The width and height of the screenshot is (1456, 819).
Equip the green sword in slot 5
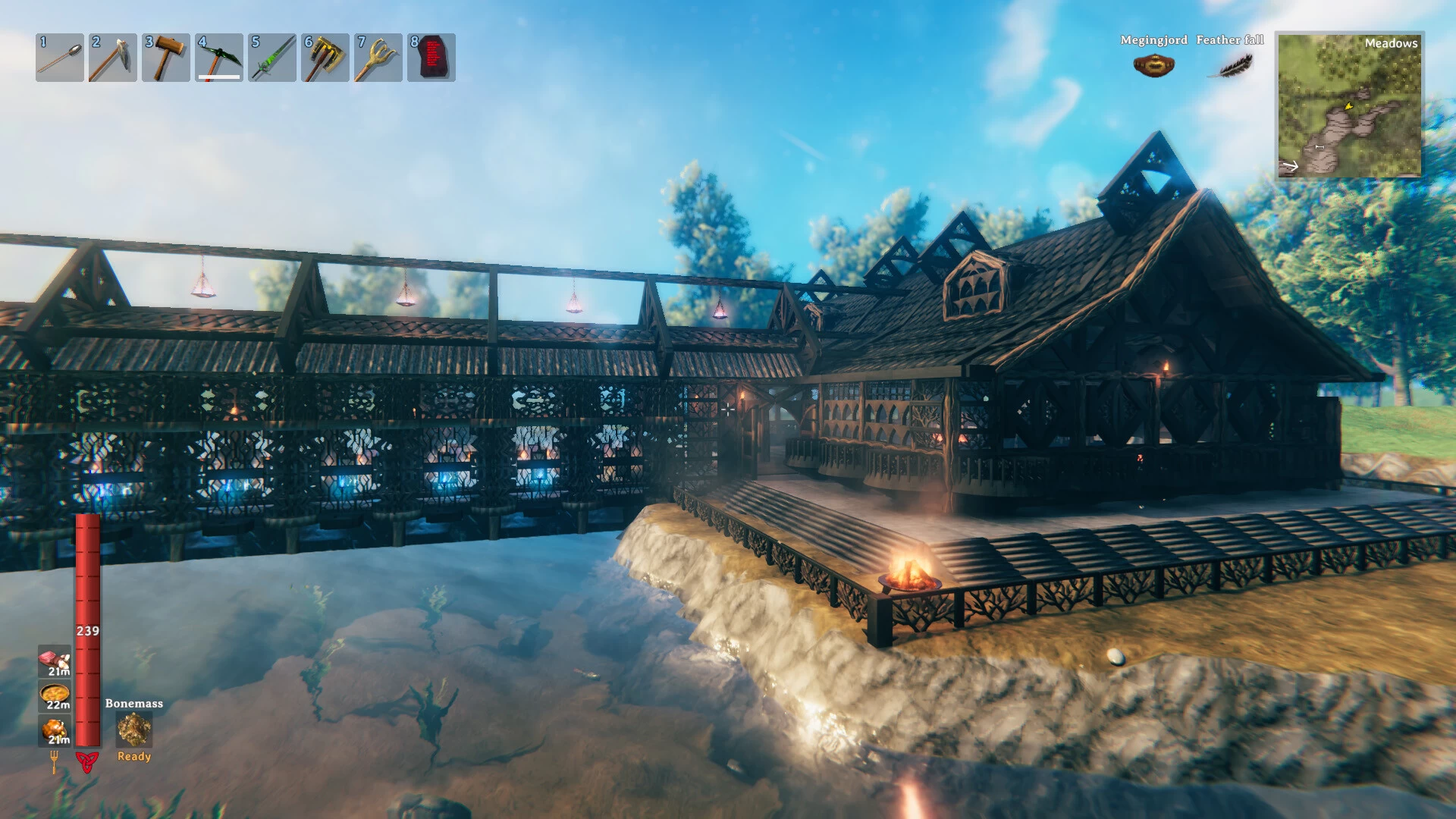[272, 58]
